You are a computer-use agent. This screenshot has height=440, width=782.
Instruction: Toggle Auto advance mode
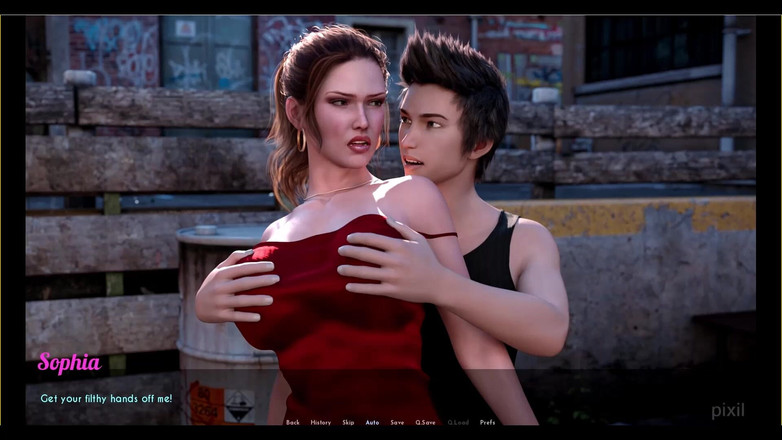click(x=372, y=423)
